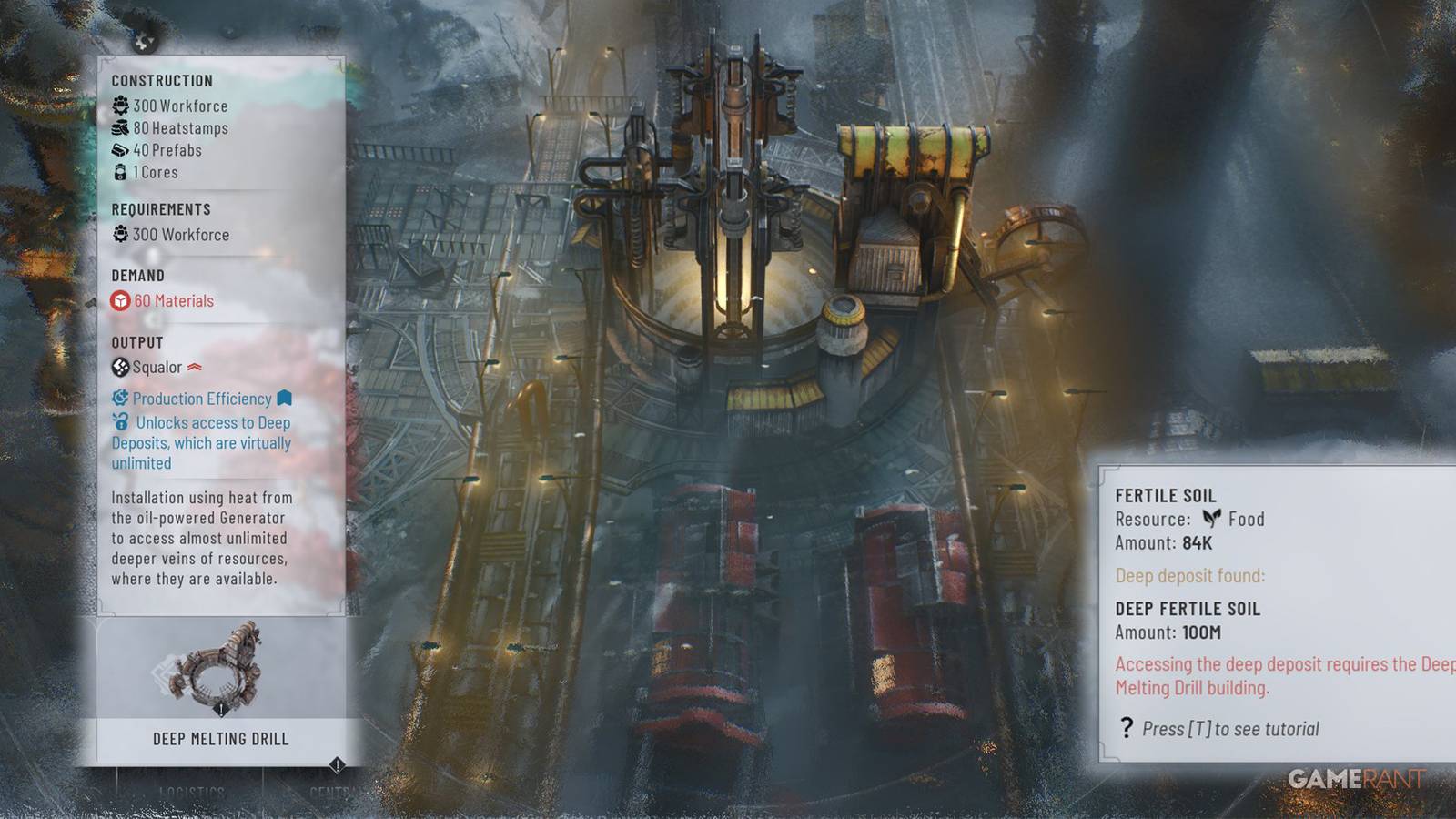
Task: Toggle the blue bookmark beside Production Efficiency
Action: 285,399
